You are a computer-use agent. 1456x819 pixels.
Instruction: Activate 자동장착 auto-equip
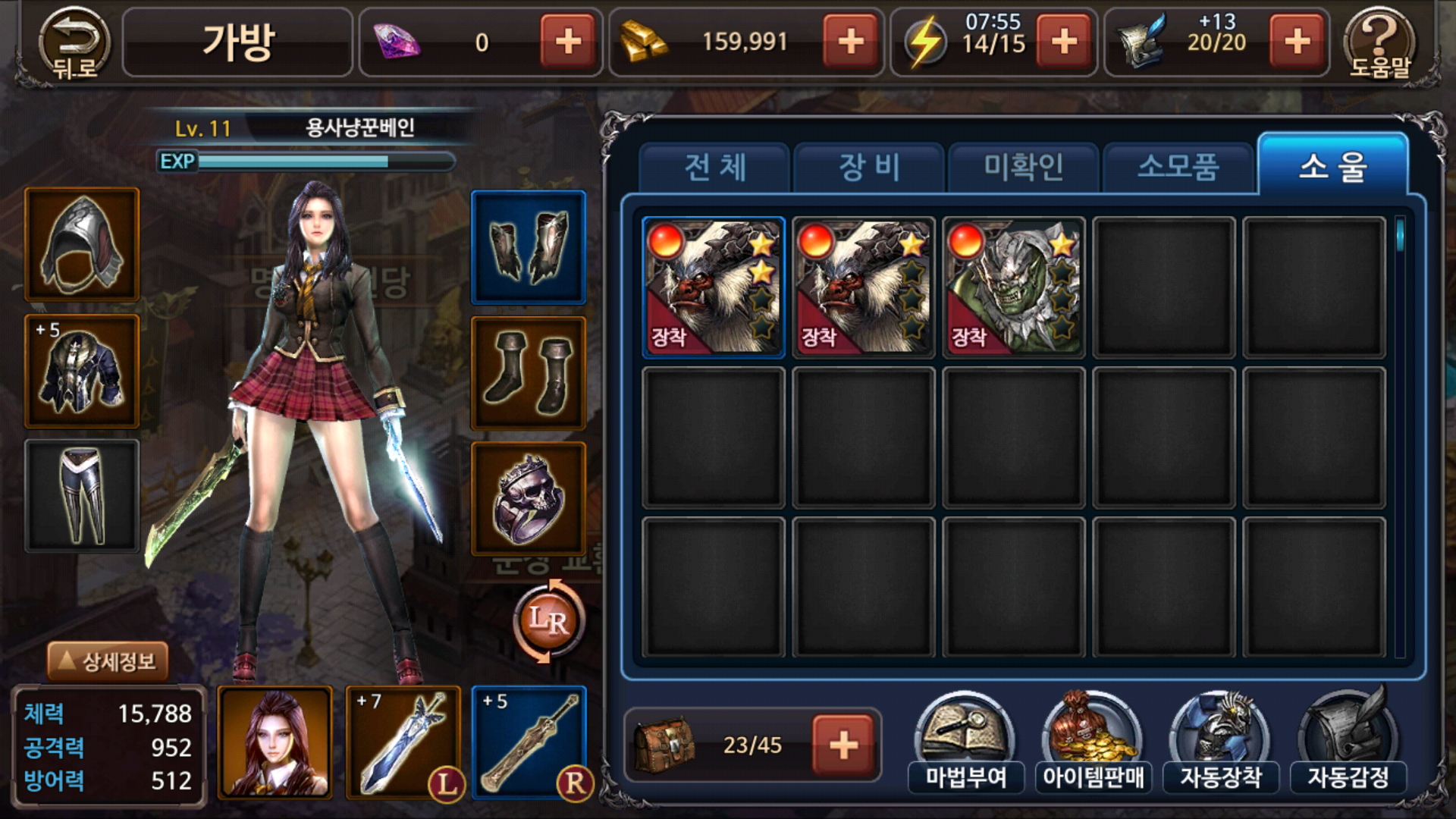tap(1220, 743)
